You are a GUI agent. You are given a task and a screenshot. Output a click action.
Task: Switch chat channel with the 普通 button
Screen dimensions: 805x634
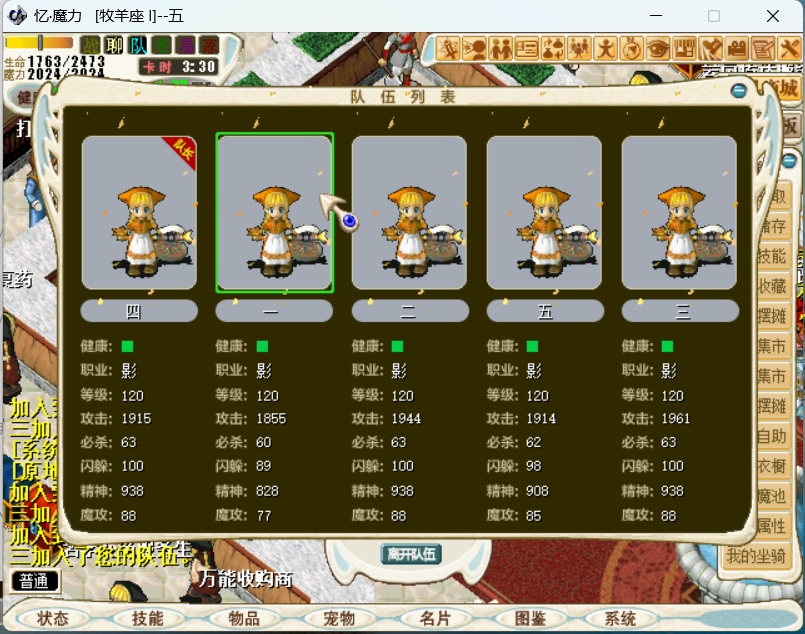click(35, 581)
